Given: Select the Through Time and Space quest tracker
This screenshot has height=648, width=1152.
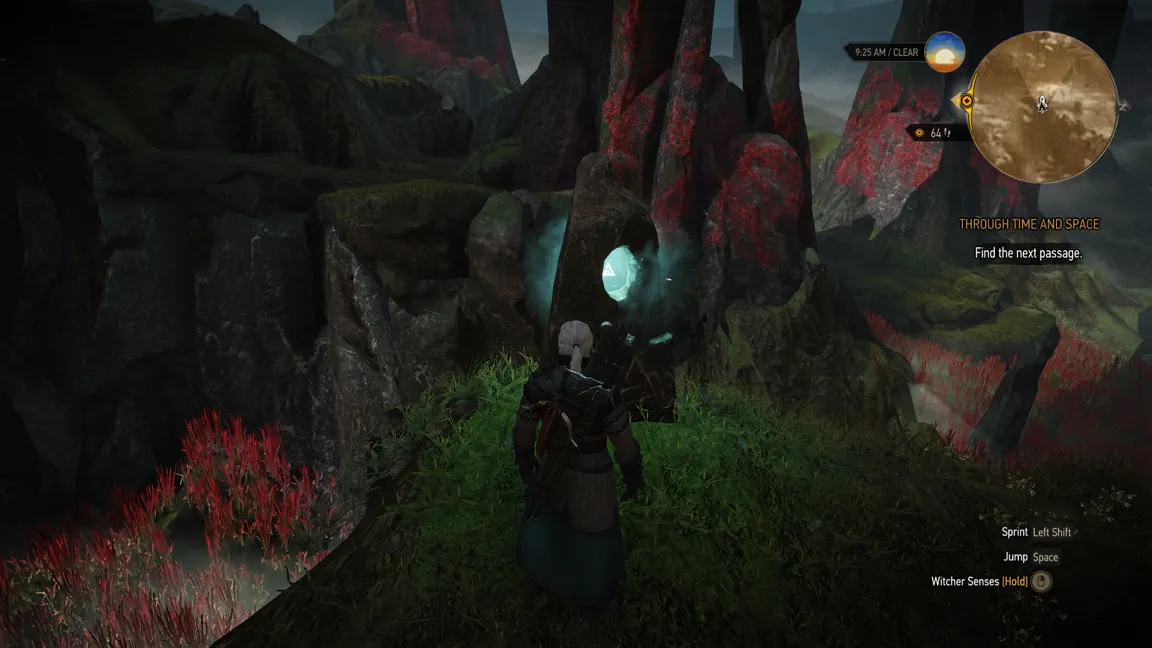Looking at the screenshot, I should (x=1028, y=225).
